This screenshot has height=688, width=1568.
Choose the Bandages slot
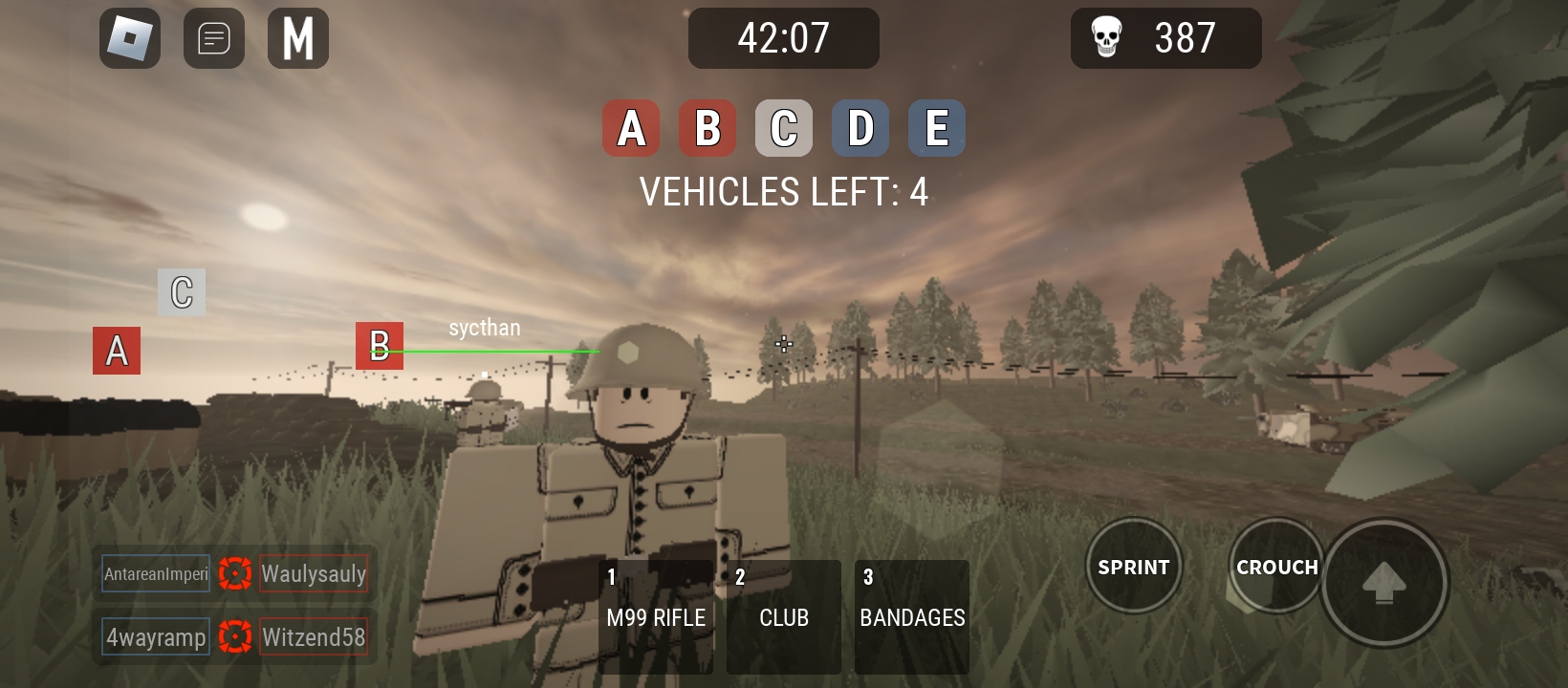pos(912,616)
